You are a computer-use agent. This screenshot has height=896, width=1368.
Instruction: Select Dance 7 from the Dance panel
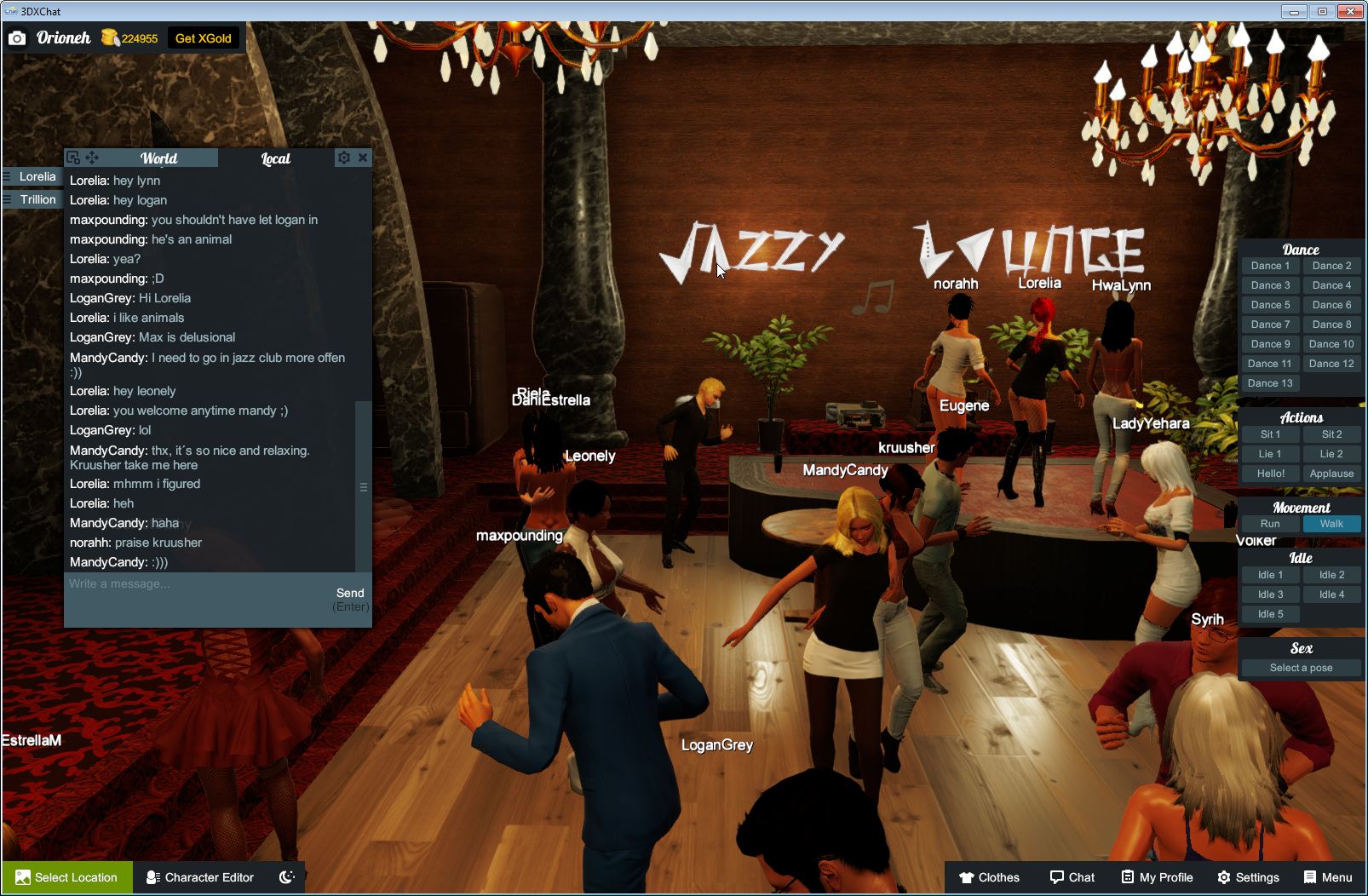pyautogui.click(x=1269, y=324)
